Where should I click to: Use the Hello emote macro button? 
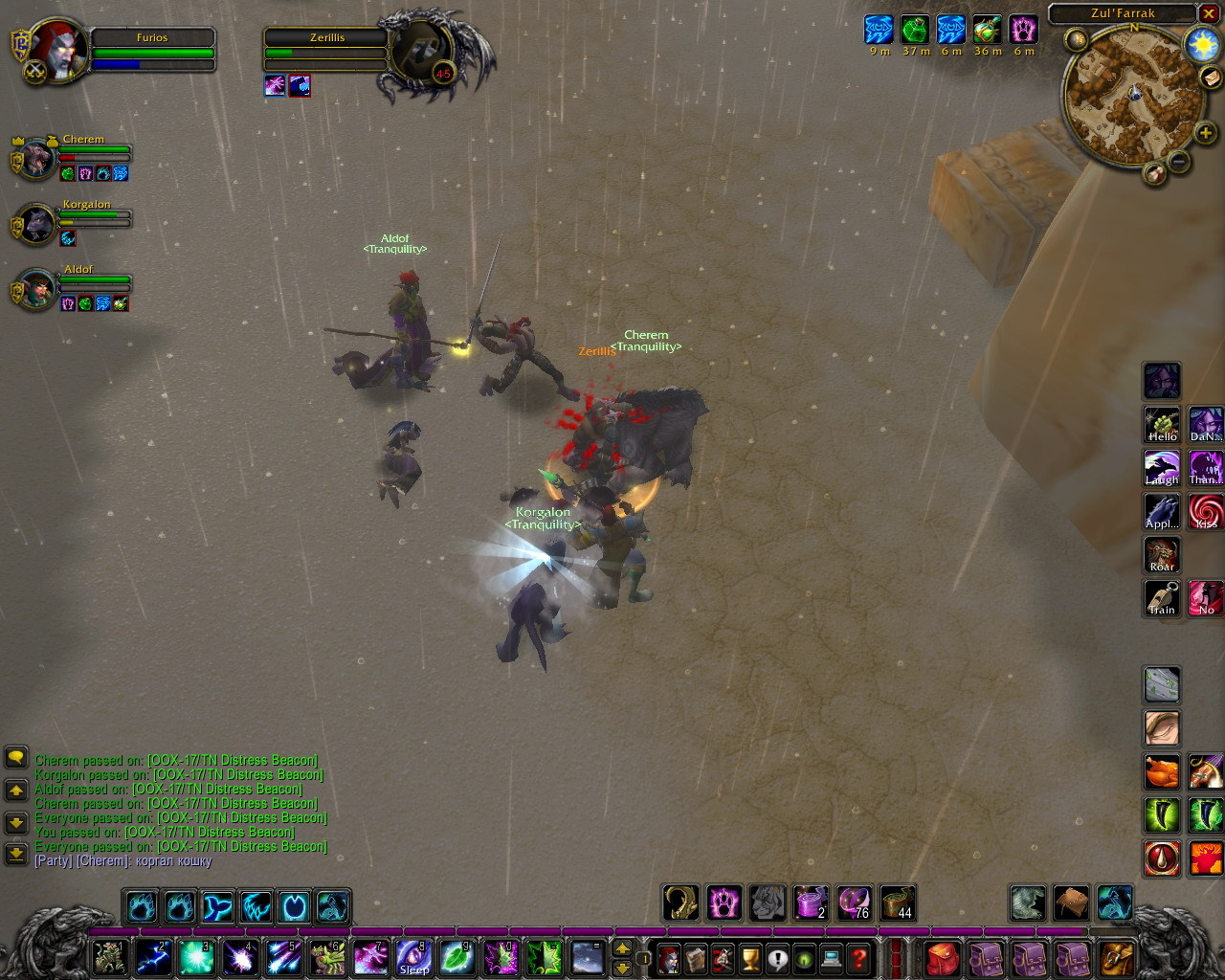(1162, 425)
